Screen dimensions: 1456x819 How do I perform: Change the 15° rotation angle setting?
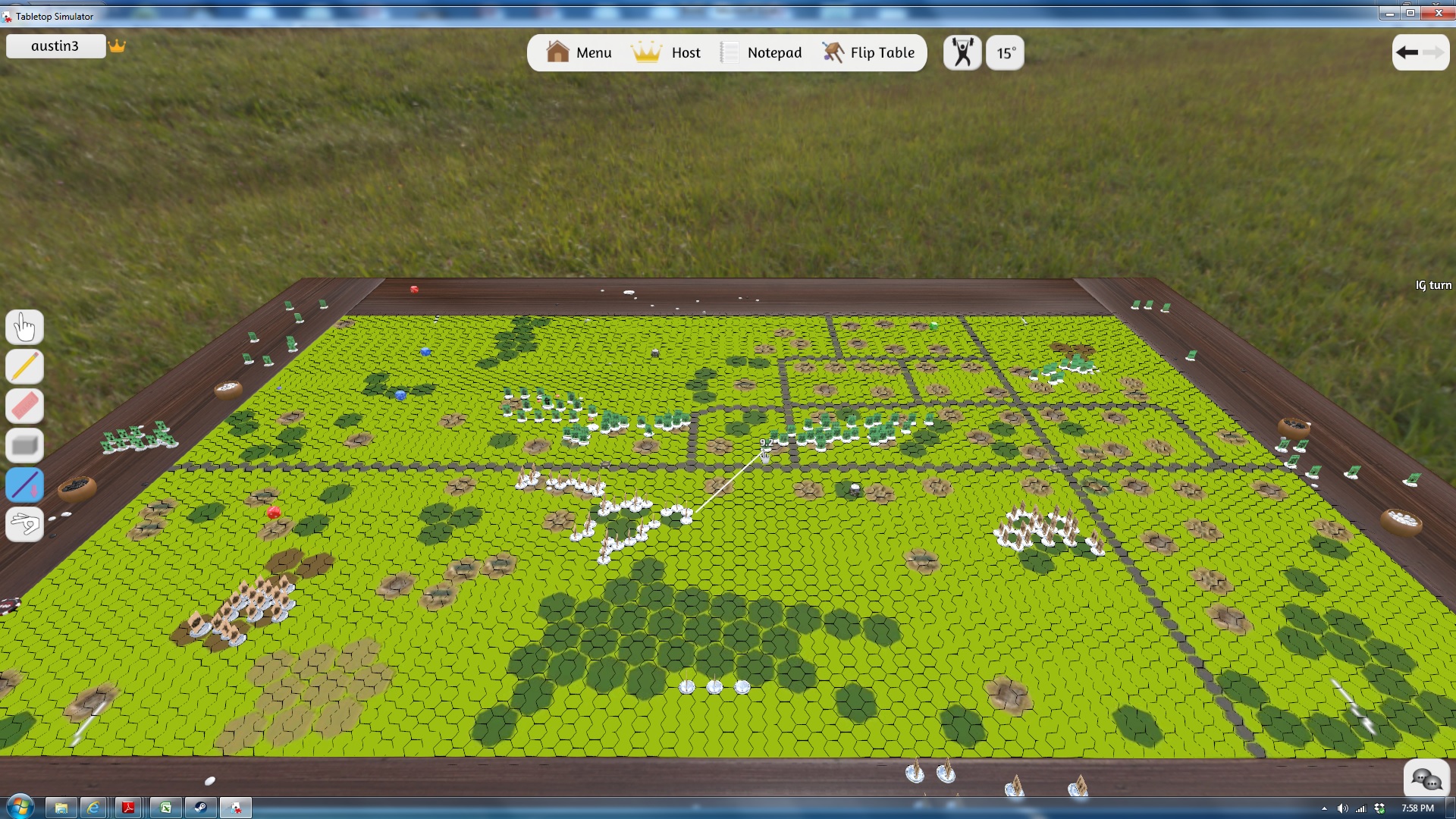tap(1005, 53)
